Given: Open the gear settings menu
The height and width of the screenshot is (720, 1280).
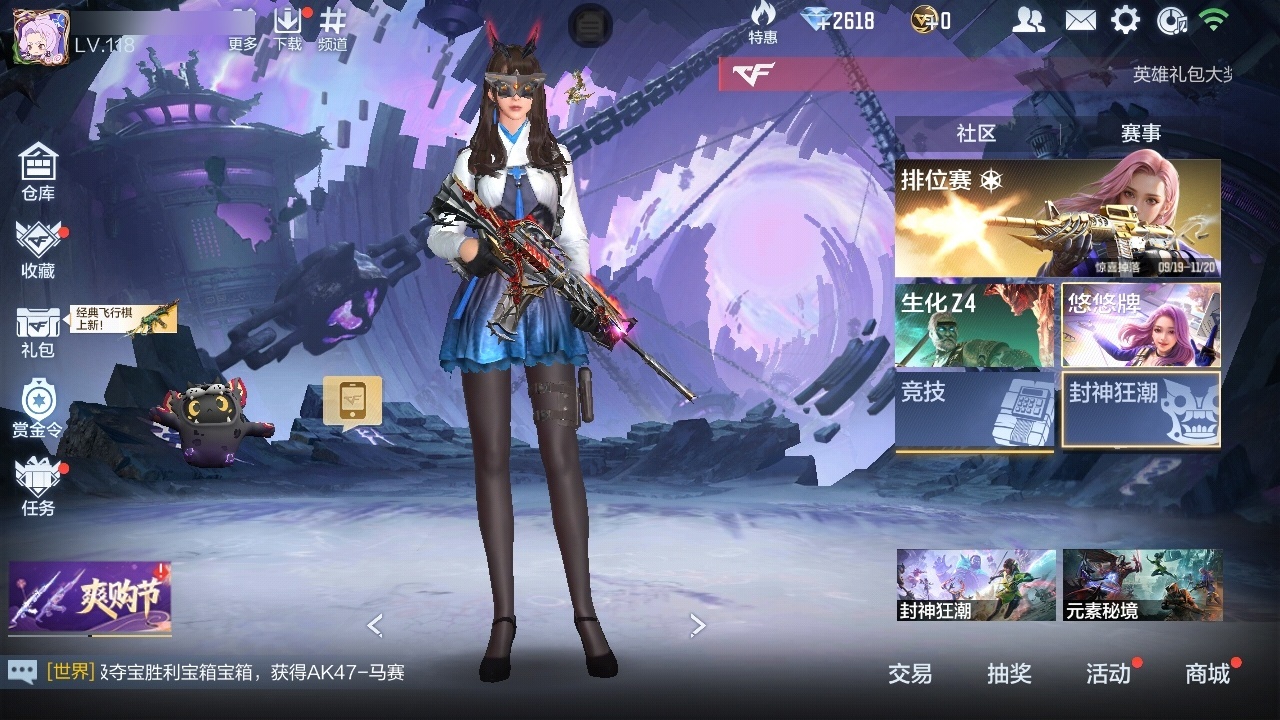Looking at the screenshot, I should (x=1126, y=20).
